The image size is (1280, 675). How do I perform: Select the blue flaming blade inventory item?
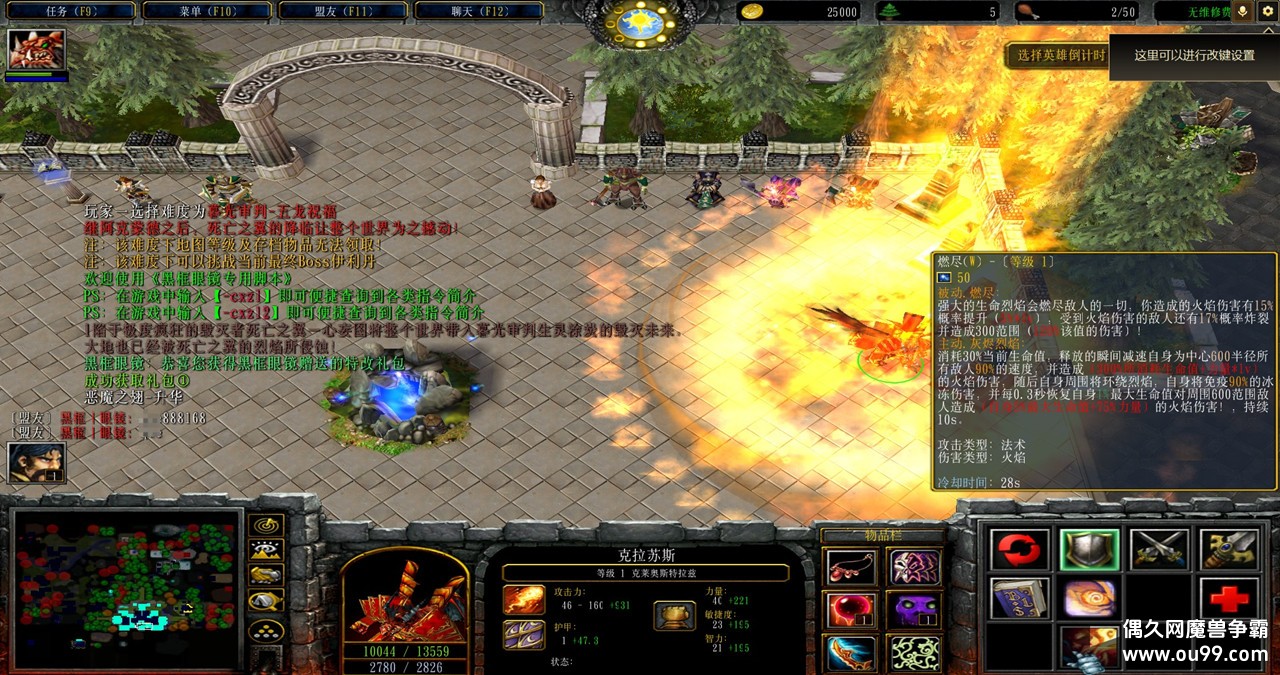[851, 652]
